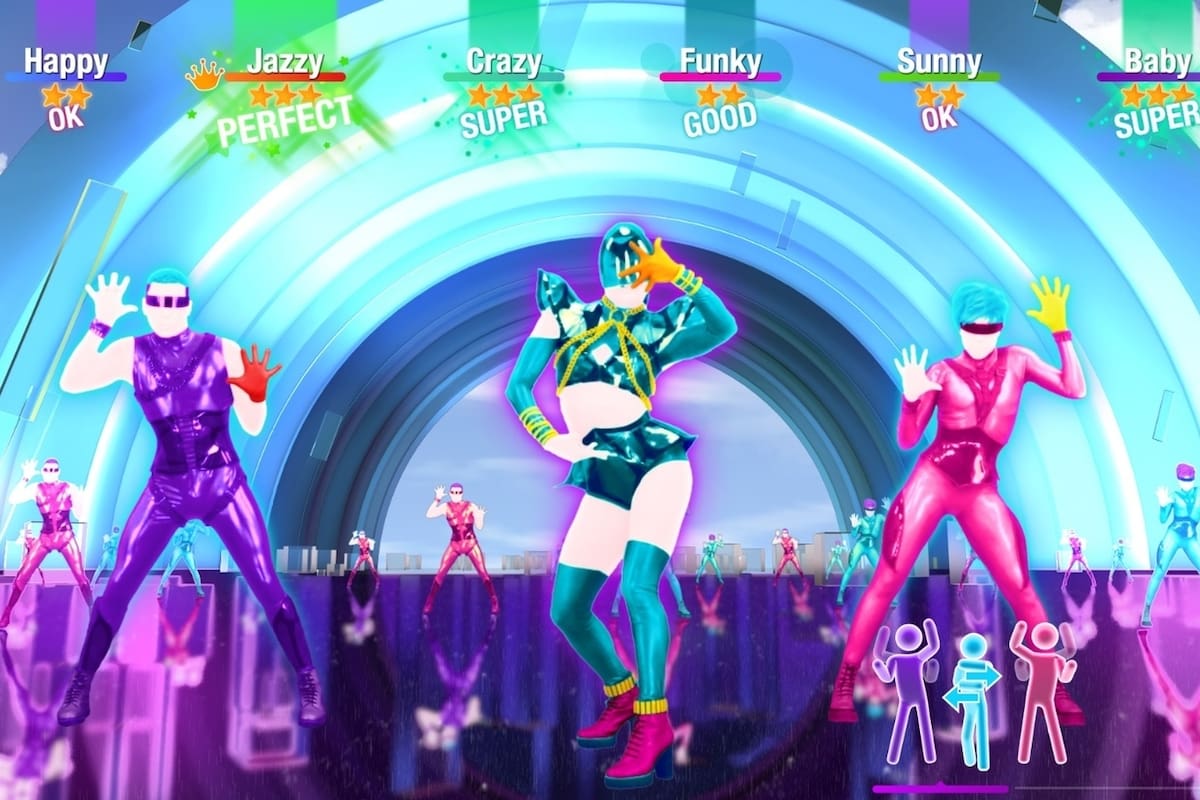Click the purple dancer pictogram
This screenshot has width=1200, height=800.
[905, 692]
